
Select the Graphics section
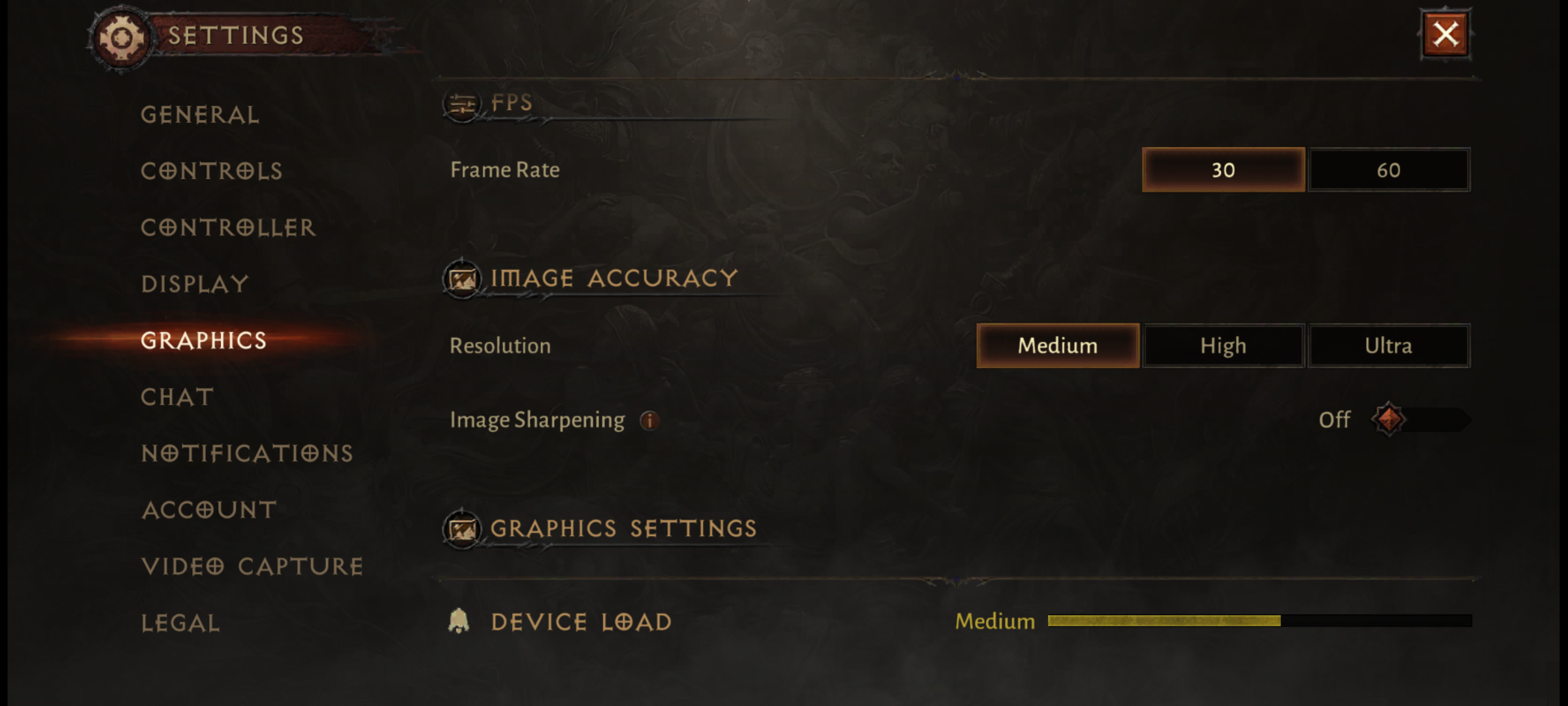point(204,341)
